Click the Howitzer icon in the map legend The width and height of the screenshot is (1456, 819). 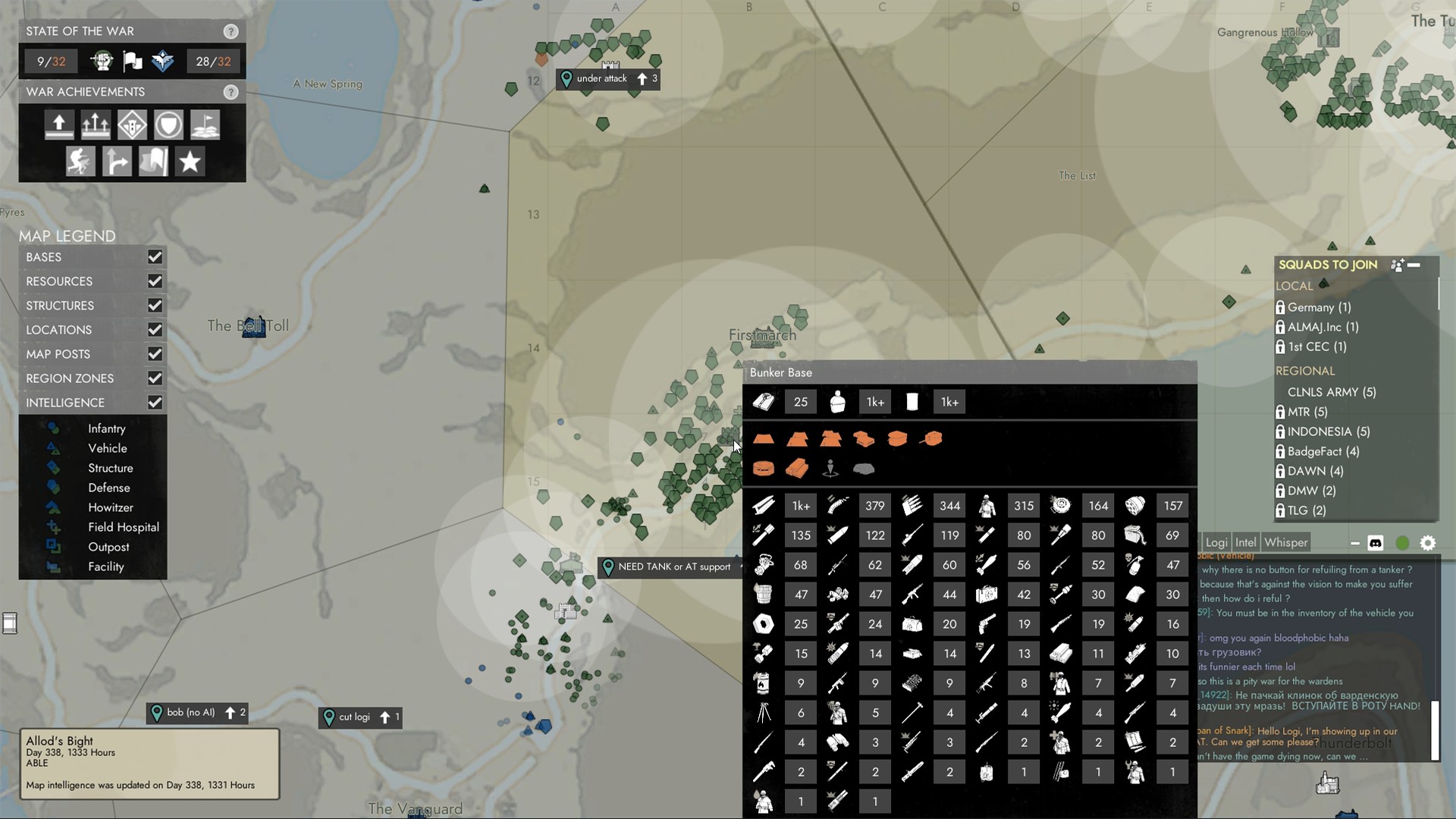tap(54, 507)
